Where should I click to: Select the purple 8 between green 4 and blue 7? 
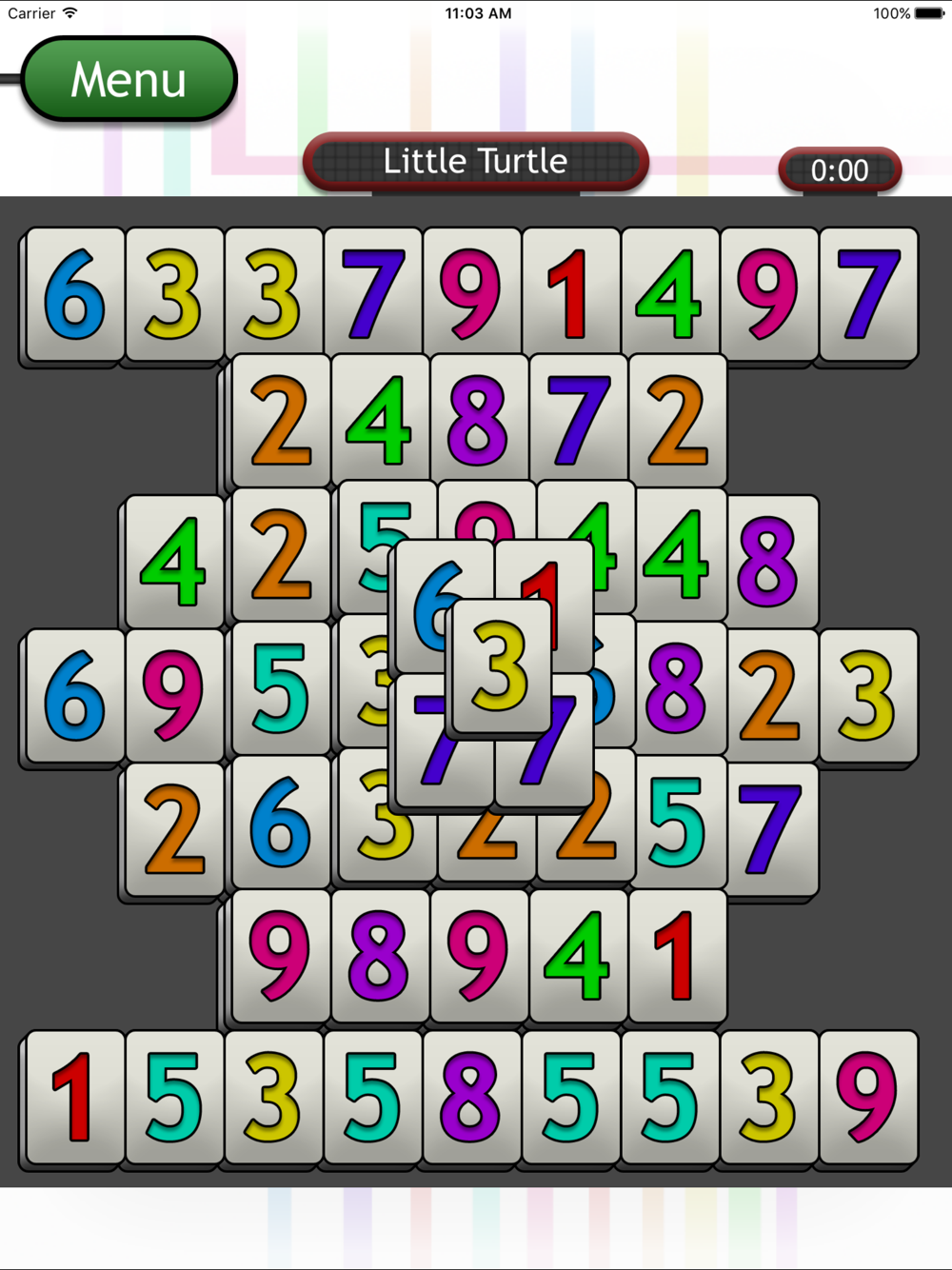(479, 421)
